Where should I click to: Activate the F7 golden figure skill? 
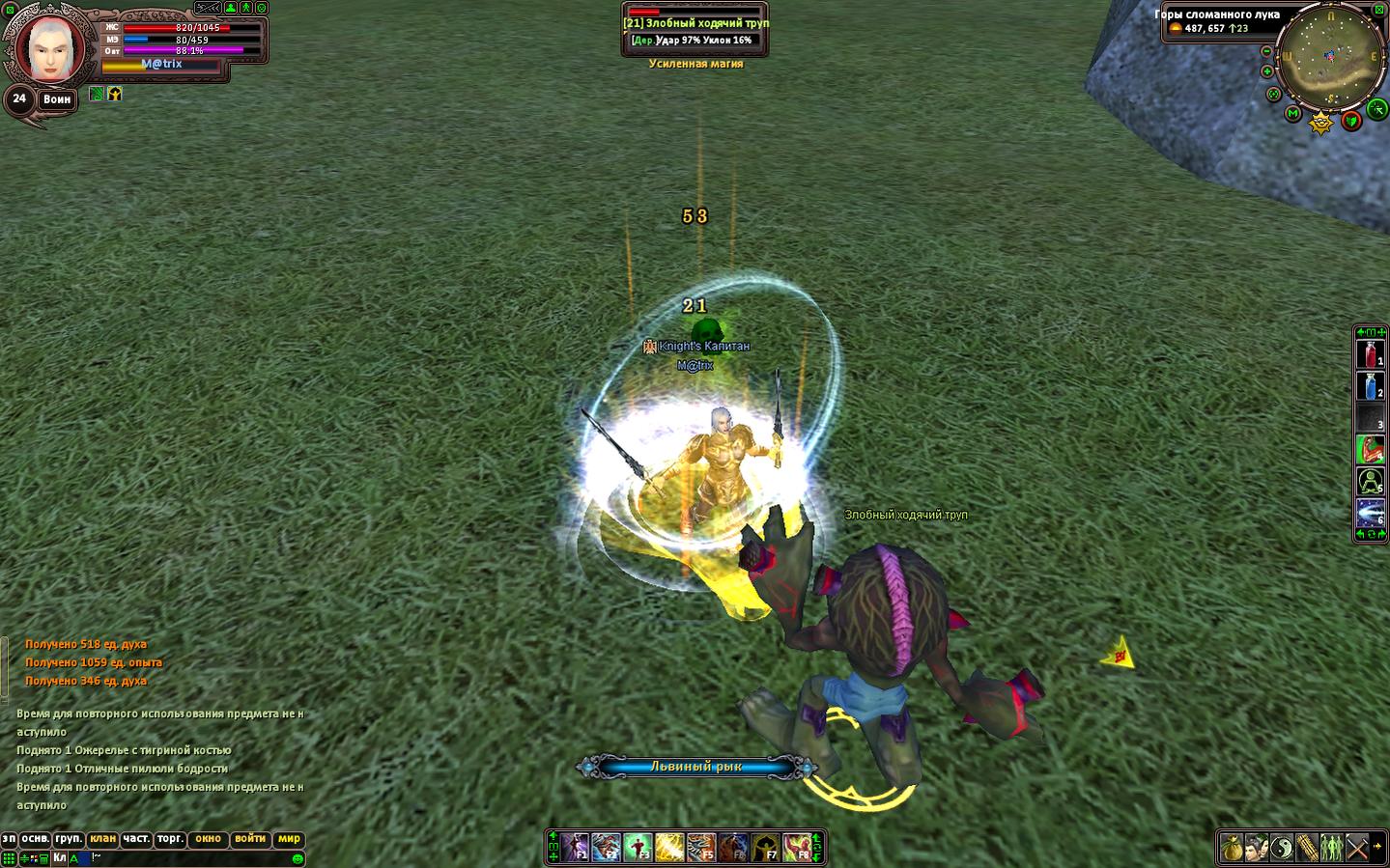(x=765, y=848)
